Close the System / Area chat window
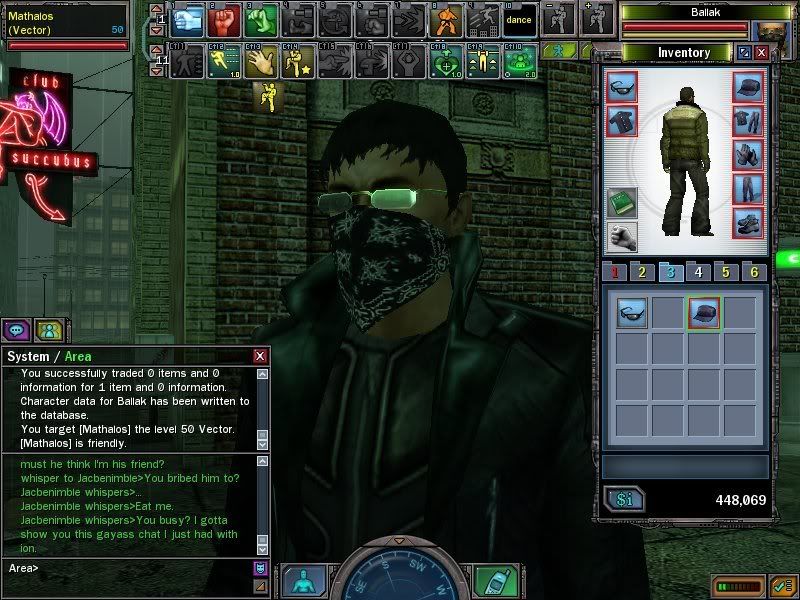The image size is (800, 600). tap(260, 356)
